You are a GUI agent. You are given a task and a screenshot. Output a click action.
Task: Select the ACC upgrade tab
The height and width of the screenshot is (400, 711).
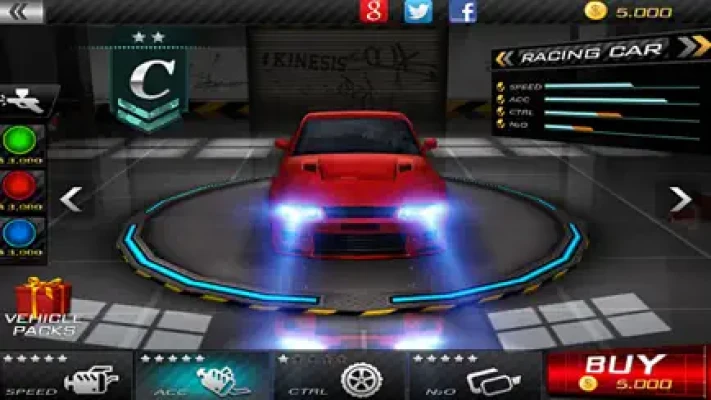pos(204,376)
